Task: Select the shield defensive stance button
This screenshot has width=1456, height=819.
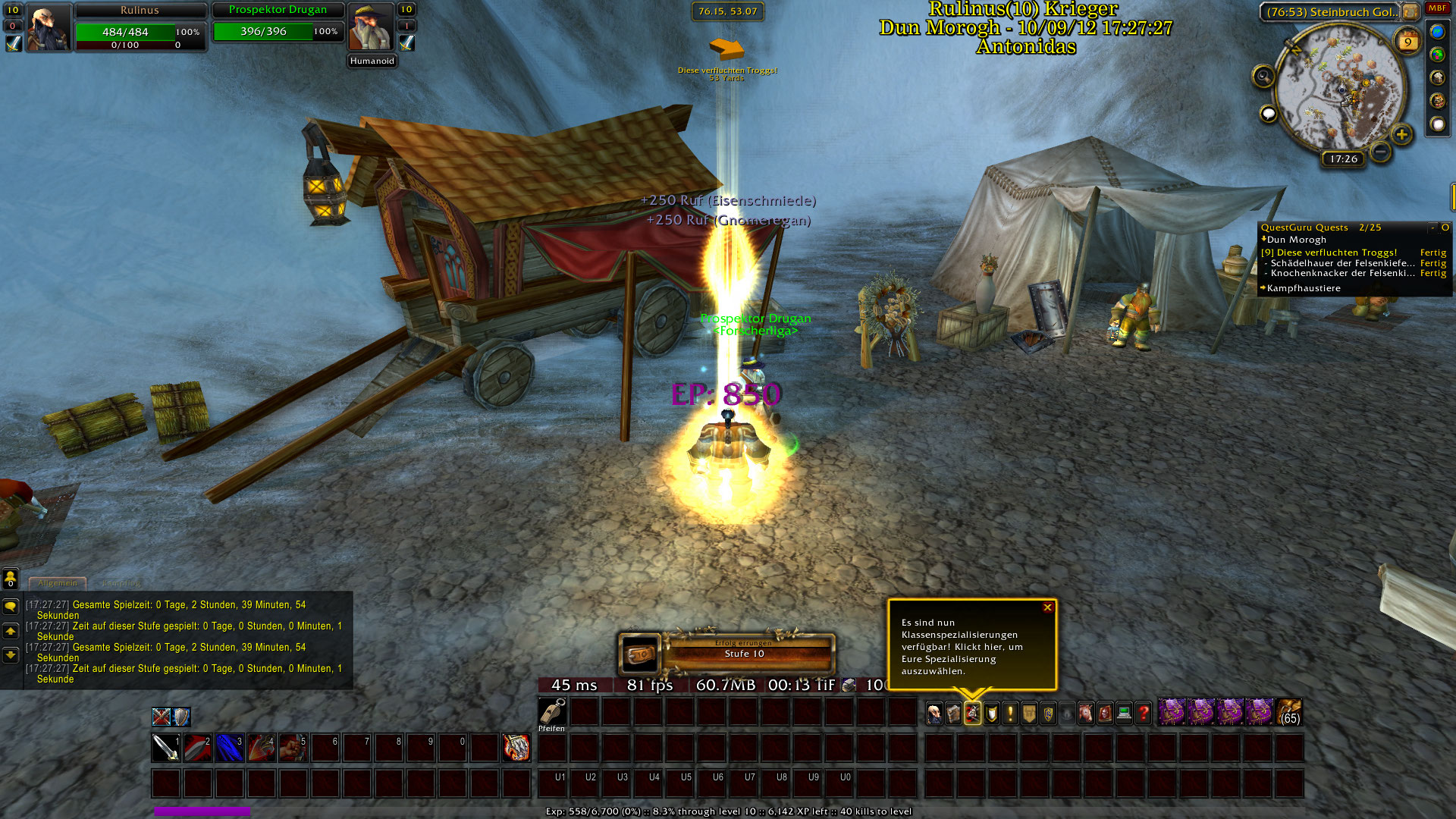Action: click(181, 717)
